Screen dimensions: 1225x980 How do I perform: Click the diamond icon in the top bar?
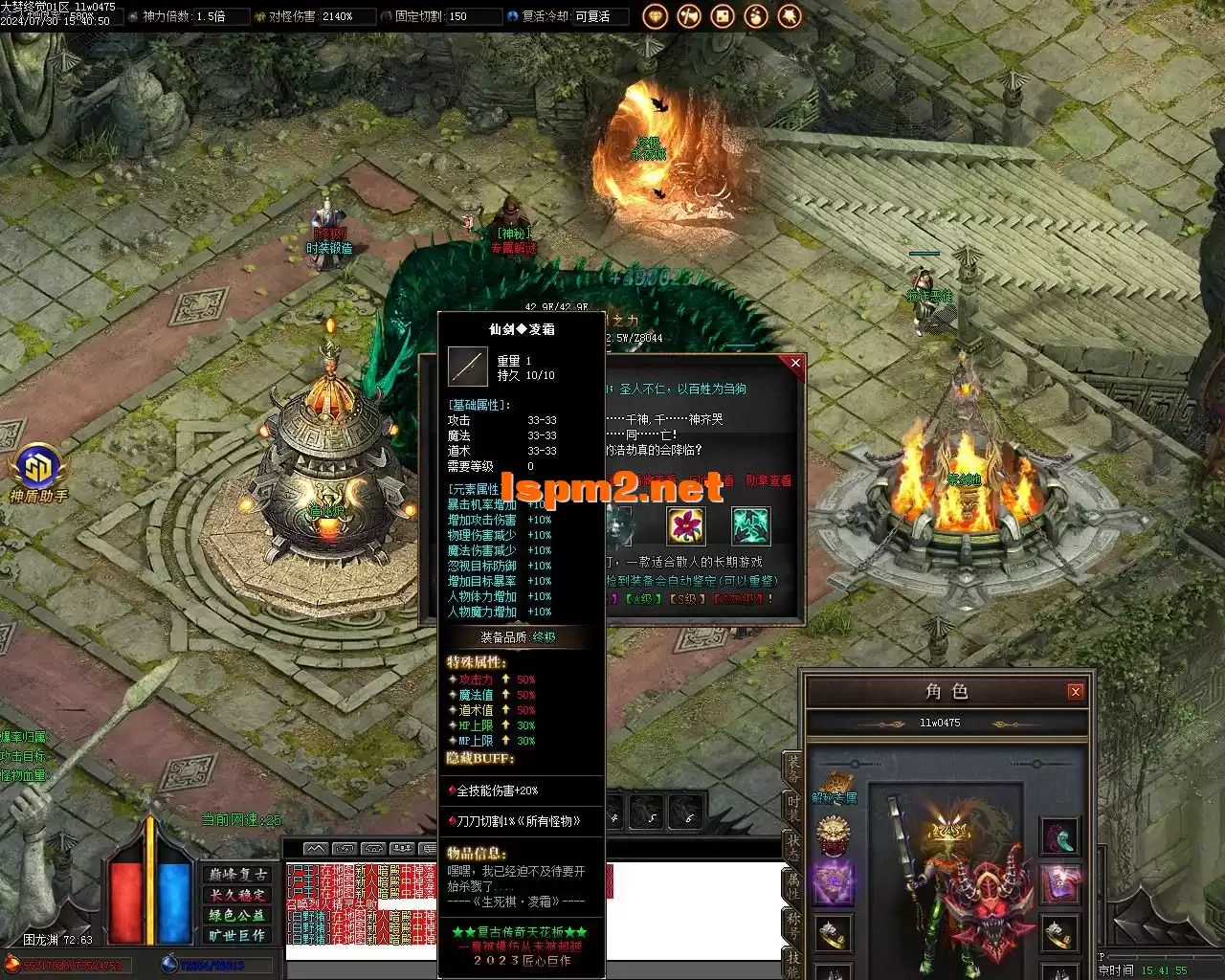656,16
